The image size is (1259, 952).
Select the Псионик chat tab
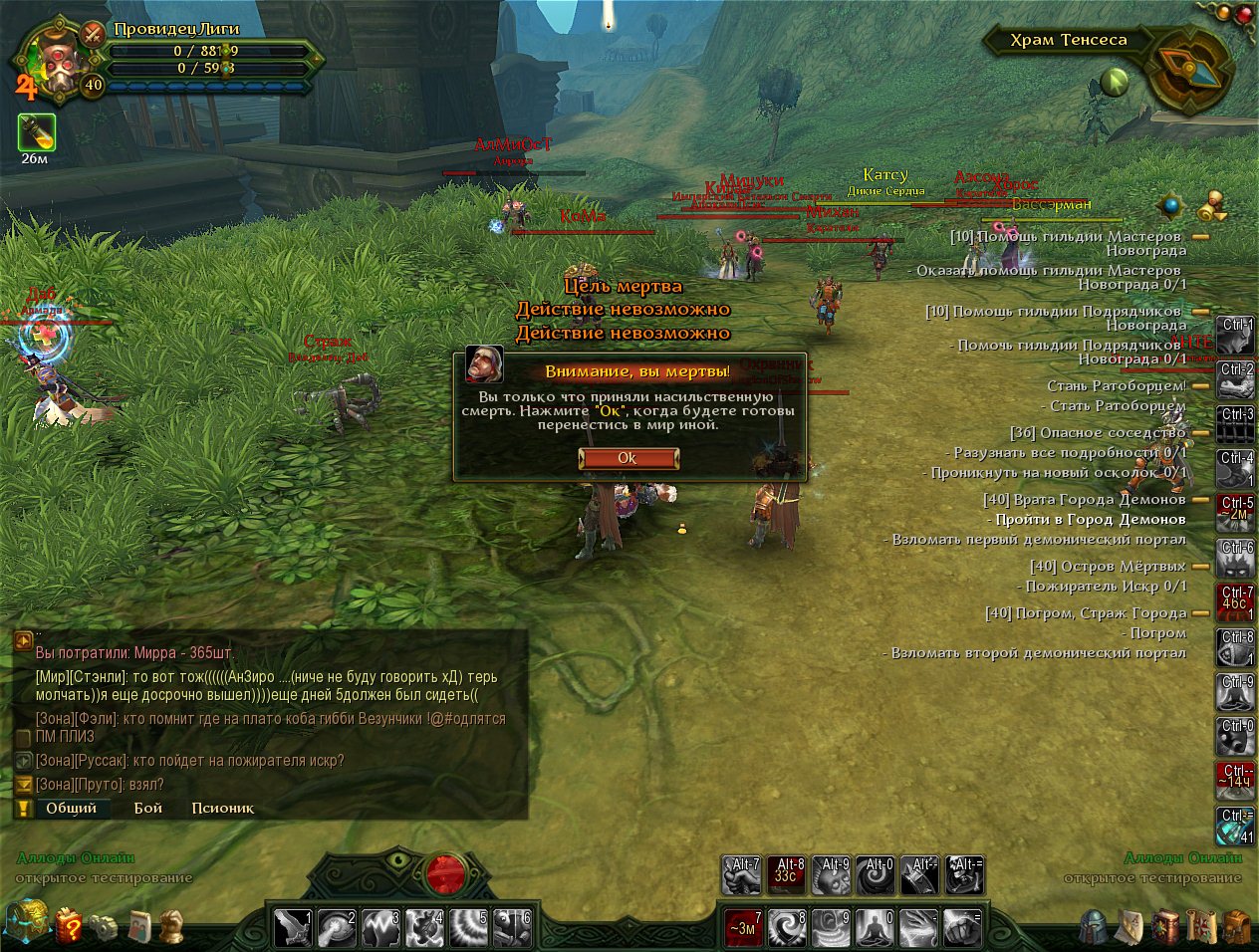pos(222,808)
